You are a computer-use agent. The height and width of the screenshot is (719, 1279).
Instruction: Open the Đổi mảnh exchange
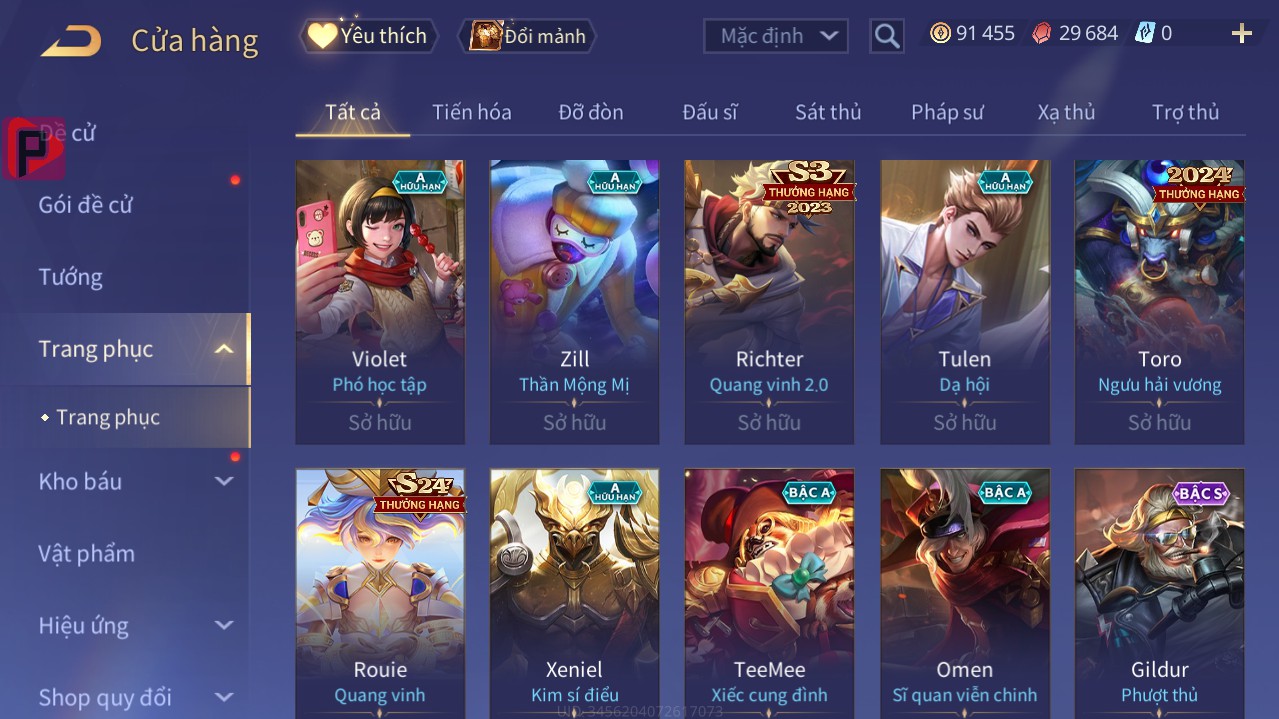[x=527, y=36]
